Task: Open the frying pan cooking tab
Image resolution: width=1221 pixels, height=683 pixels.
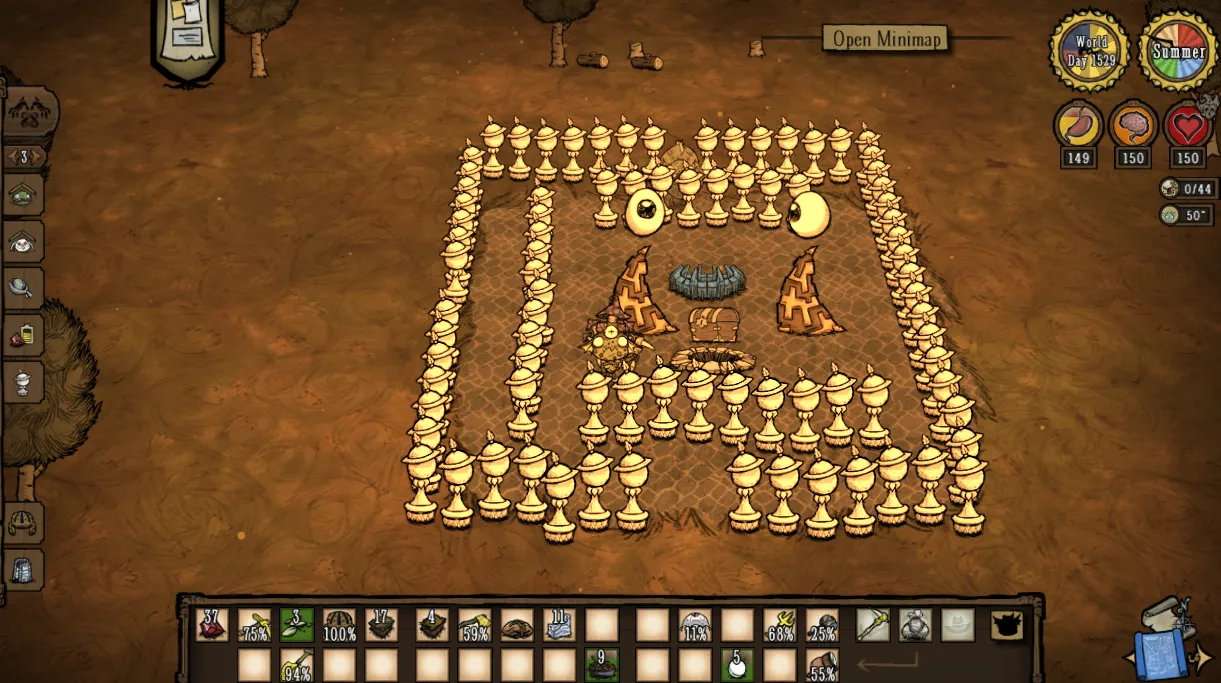Action: 23,288
